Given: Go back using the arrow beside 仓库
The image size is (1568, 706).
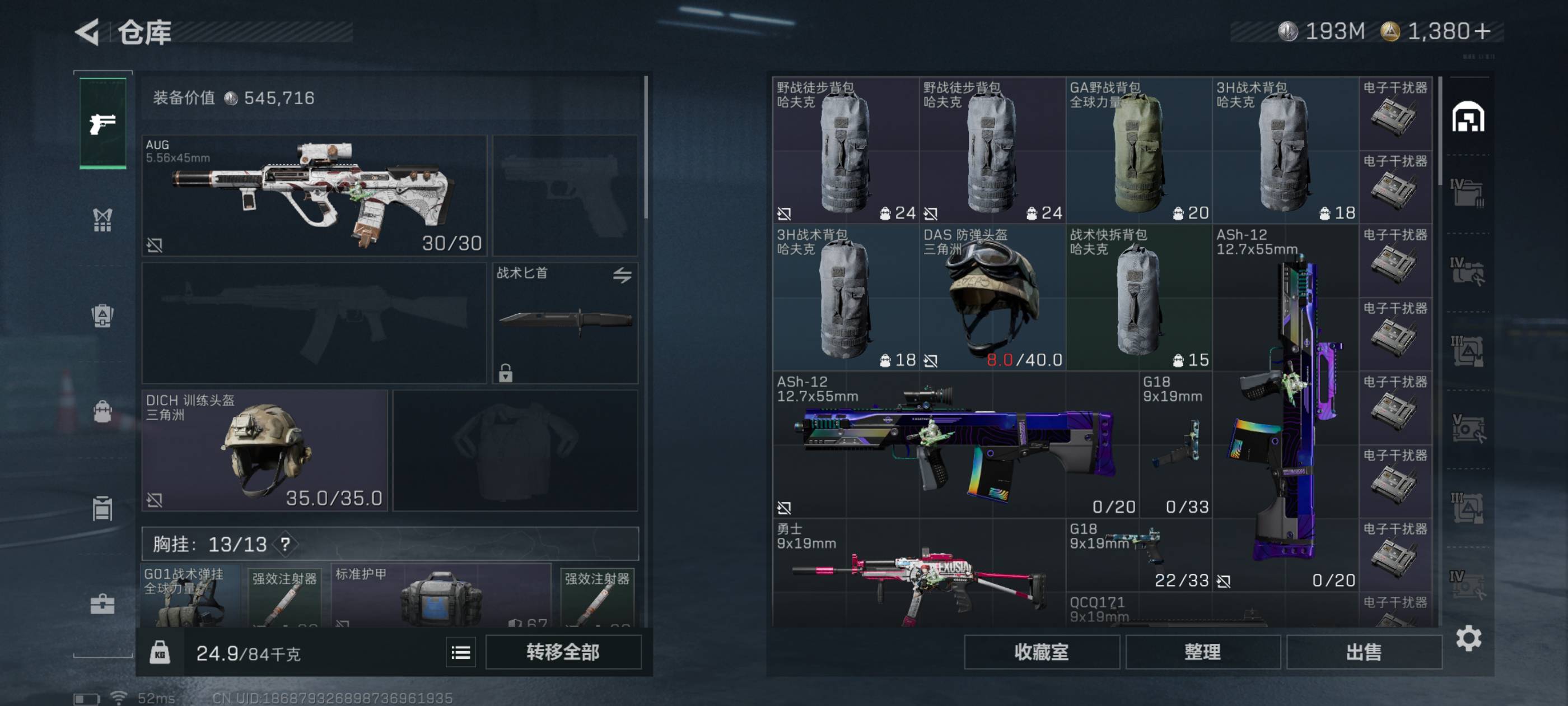Looking at the screenshot, I should coord(88,32).
